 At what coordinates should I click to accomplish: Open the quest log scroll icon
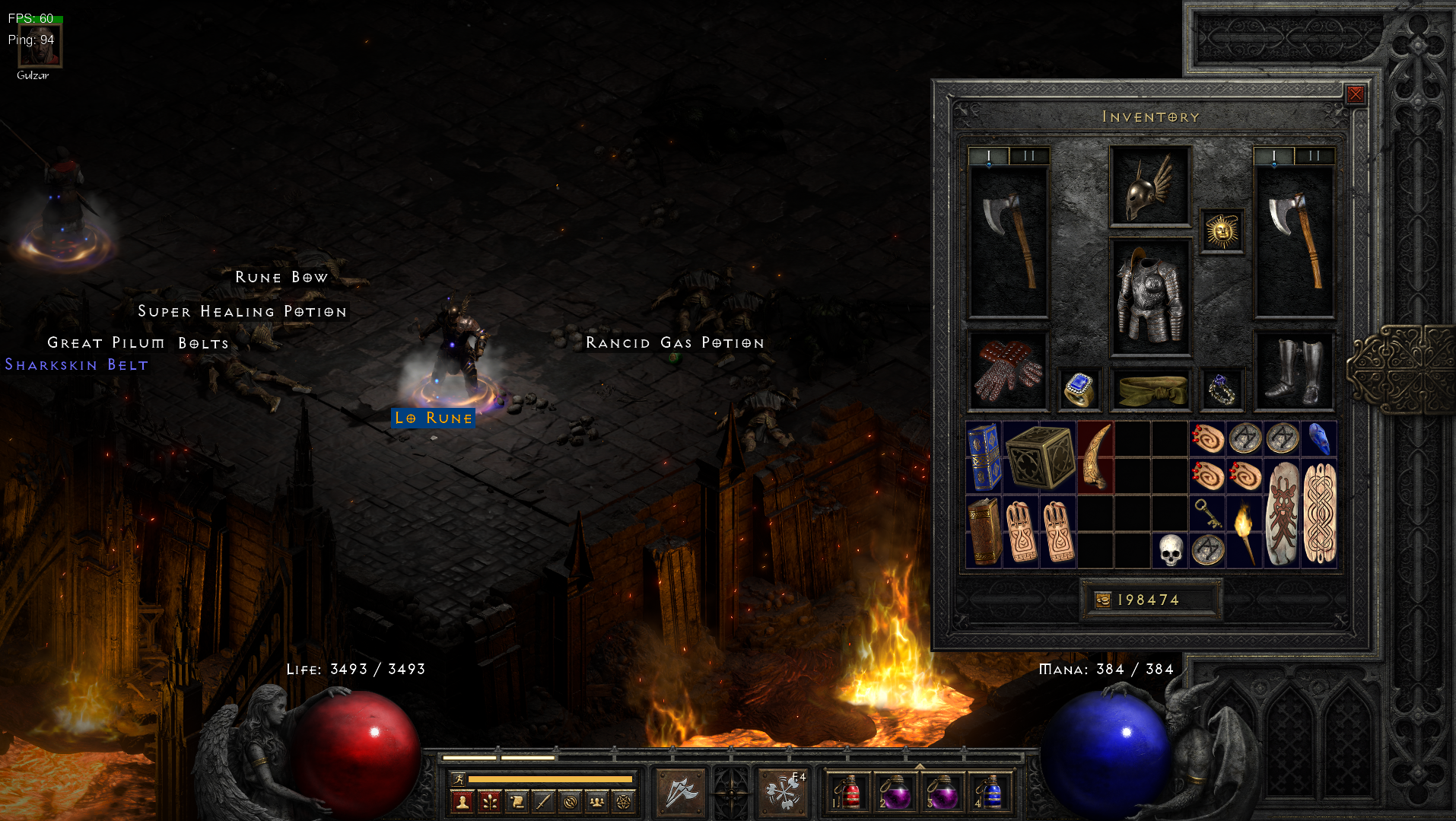pos(517,802)
